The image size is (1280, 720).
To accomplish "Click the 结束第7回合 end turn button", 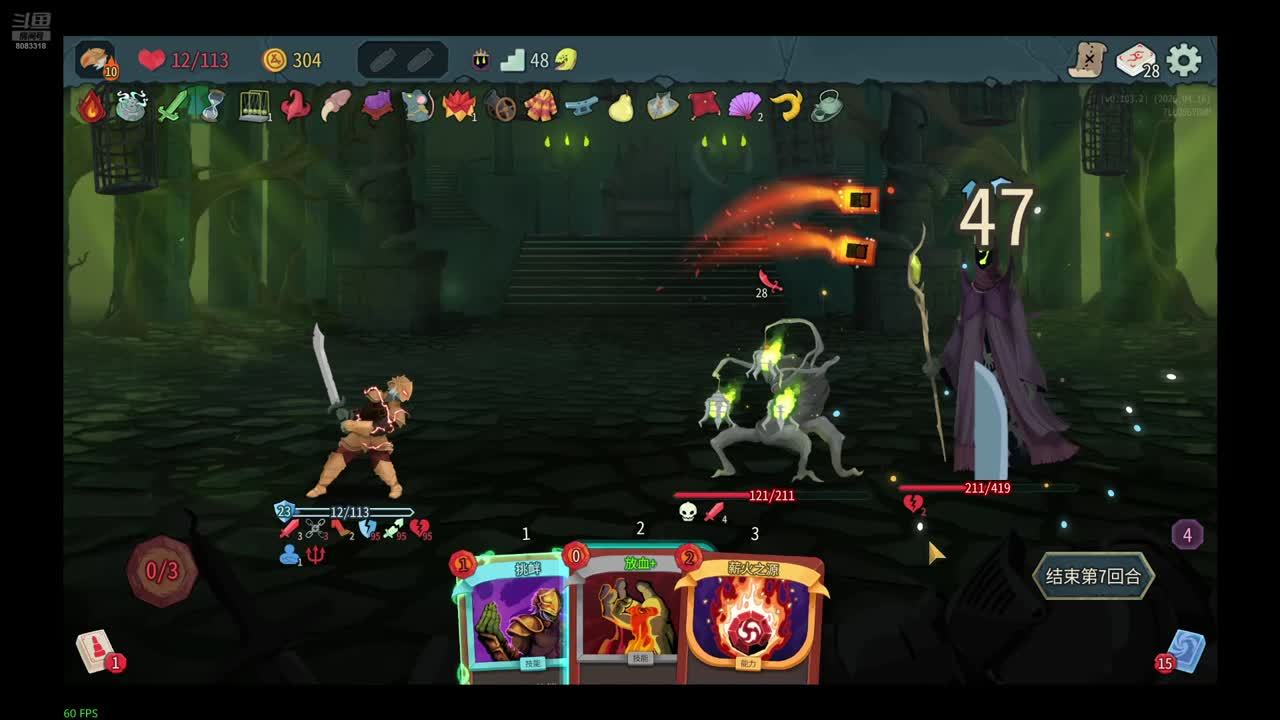I will point(1093,576).
